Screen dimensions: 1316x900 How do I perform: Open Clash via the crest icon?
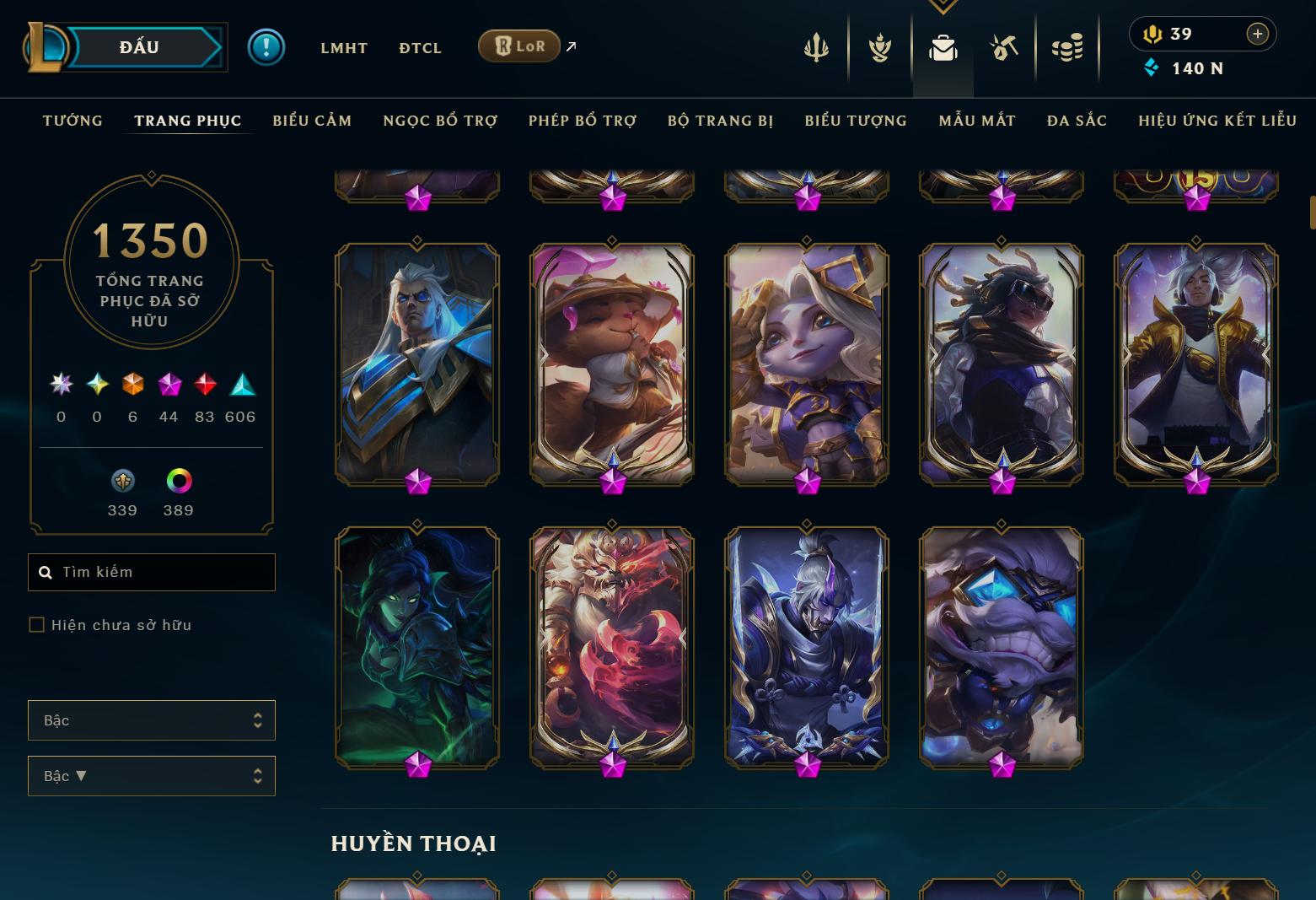click(x=879, y=48)
